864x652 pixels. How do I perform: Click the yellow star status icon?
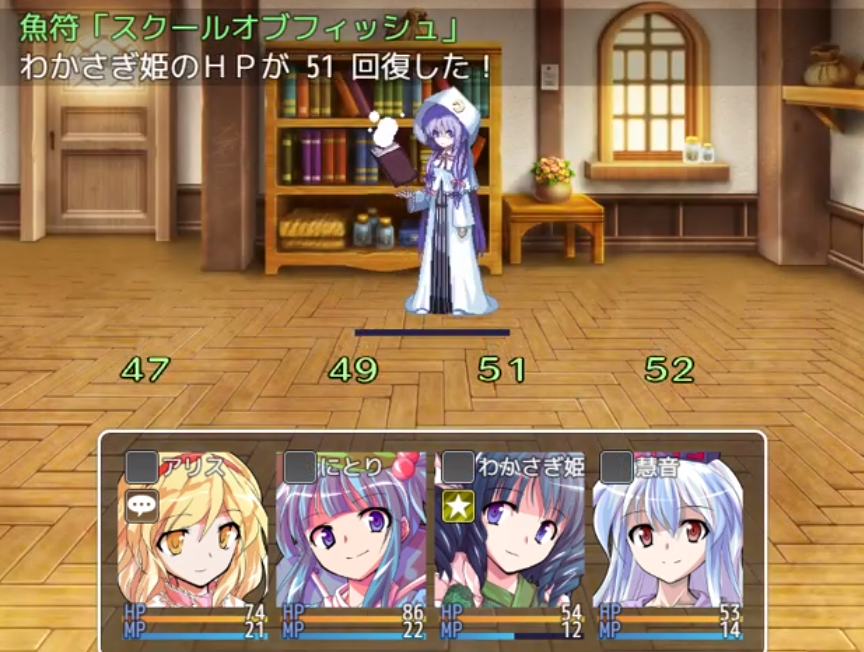click(x=458, y=506)
